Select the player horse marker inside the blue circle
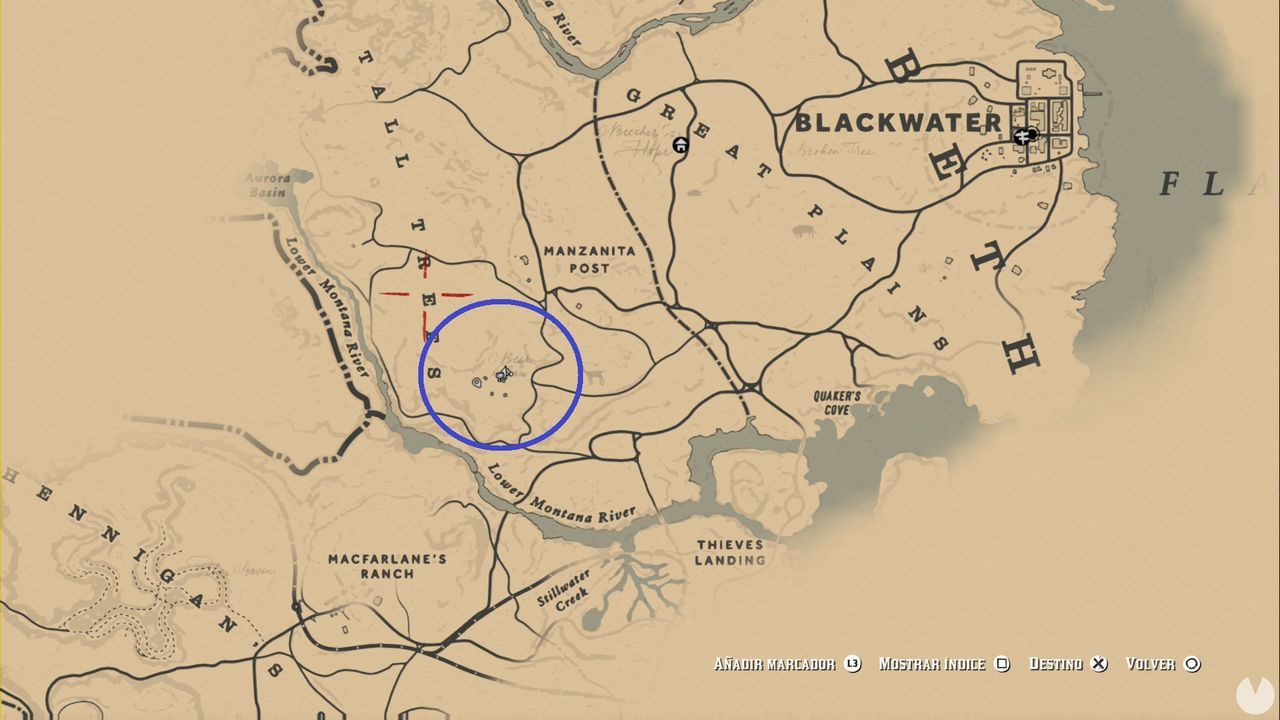1280x720 pixels. (x=503, y=374)
